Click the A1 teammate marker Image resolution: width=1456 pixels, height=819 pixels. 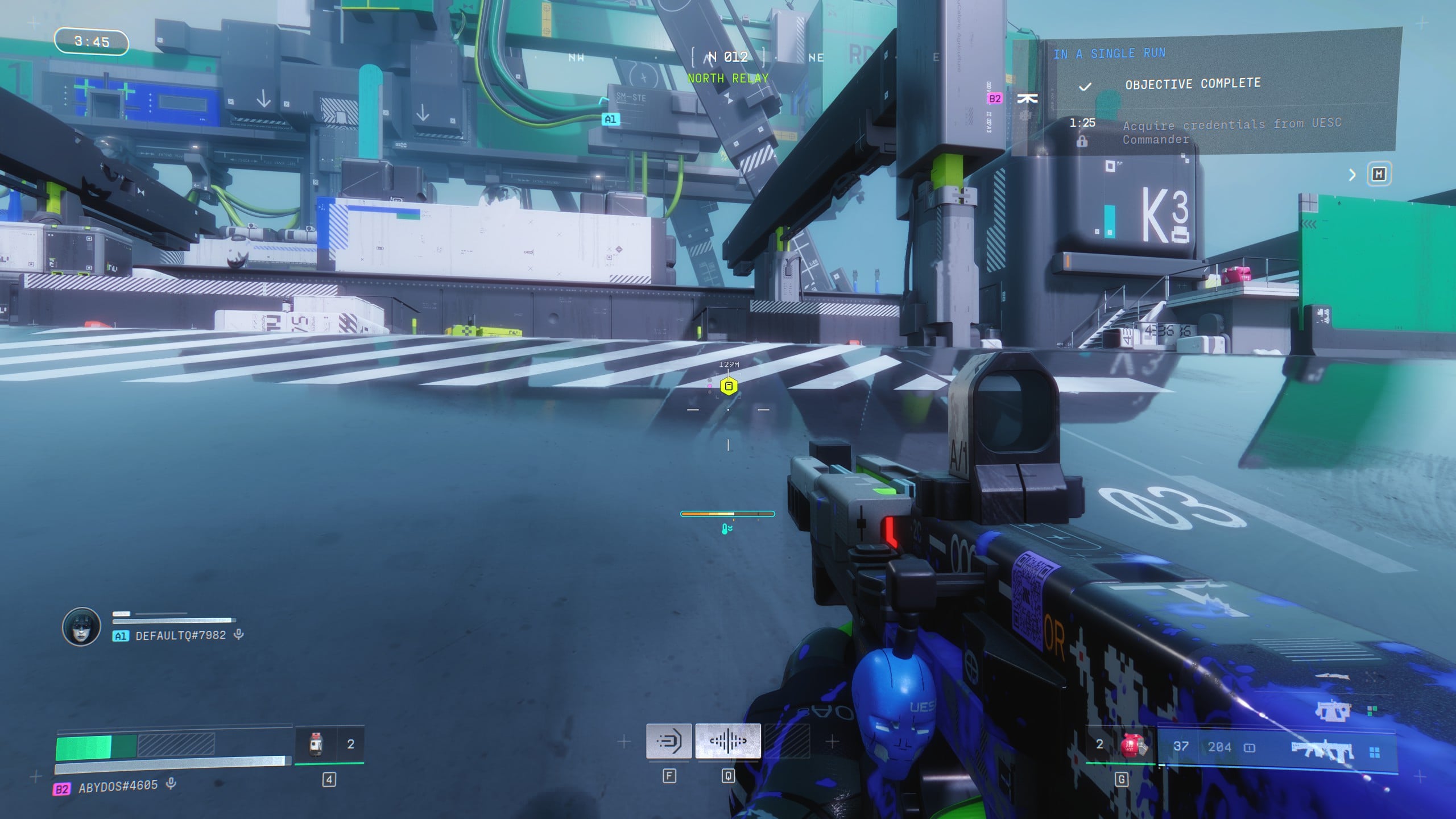pos(610,119)
